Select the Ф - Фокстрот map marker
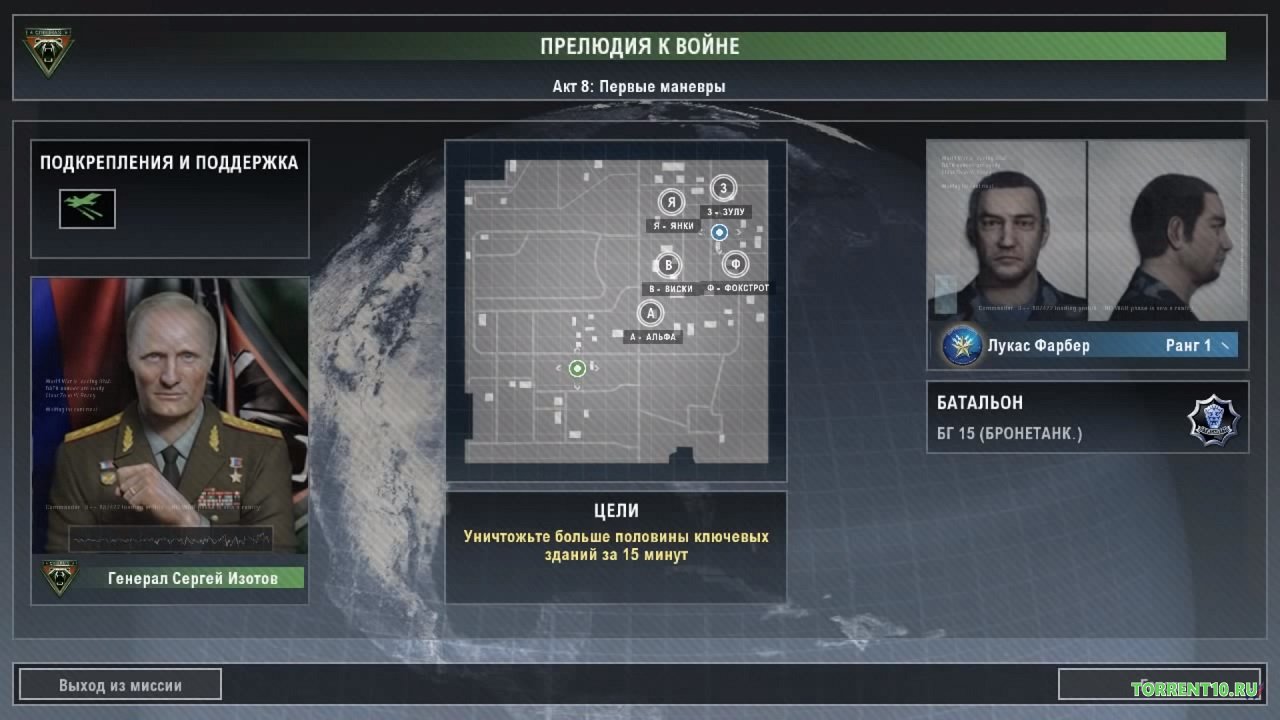The width and height of the screenshot is (1280, 720). point(736,264)
